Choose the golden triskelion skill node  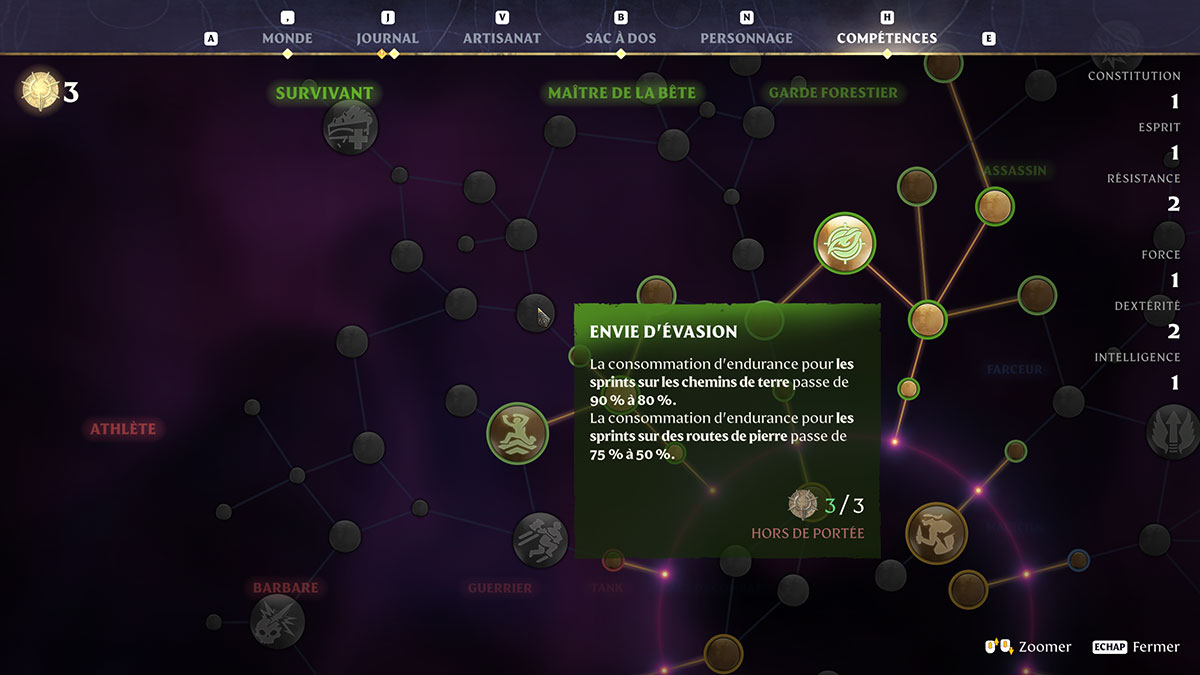(936, 533)
